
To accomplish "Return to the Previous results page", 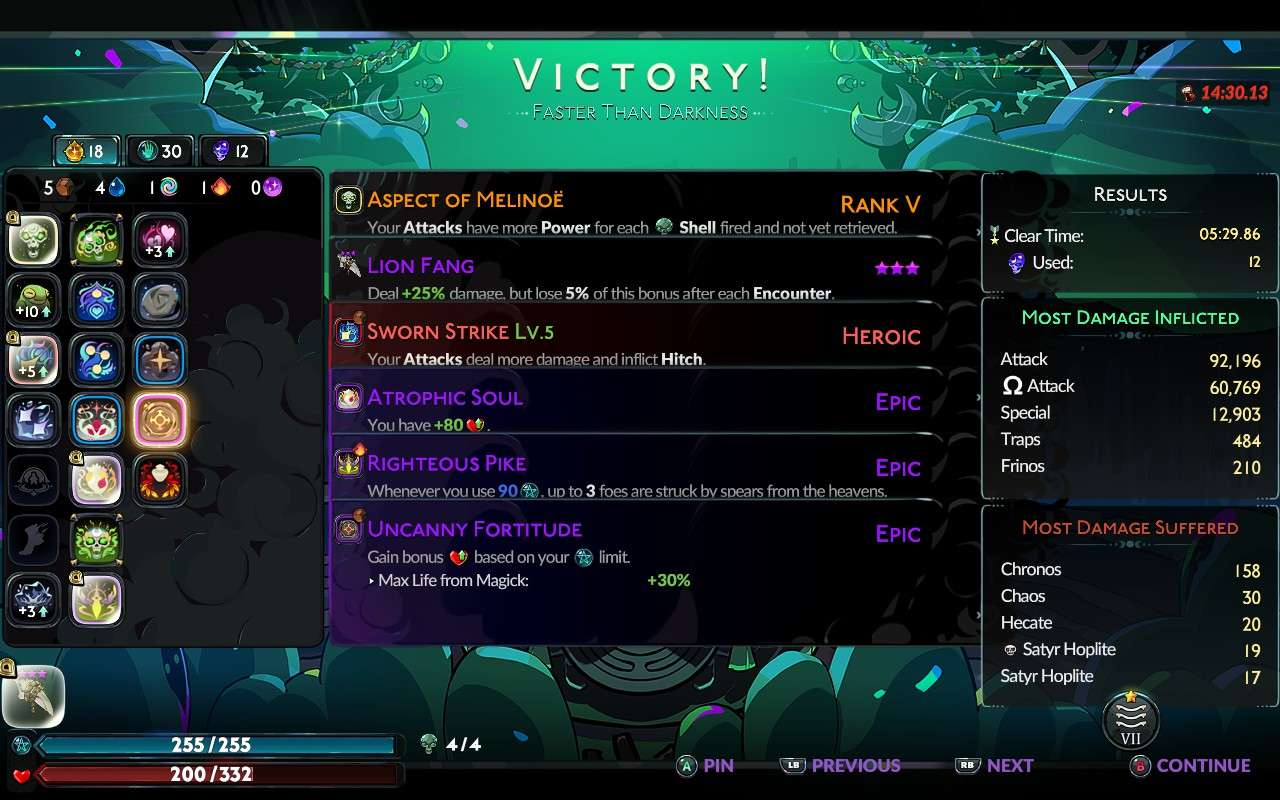I will pos(841,766).
